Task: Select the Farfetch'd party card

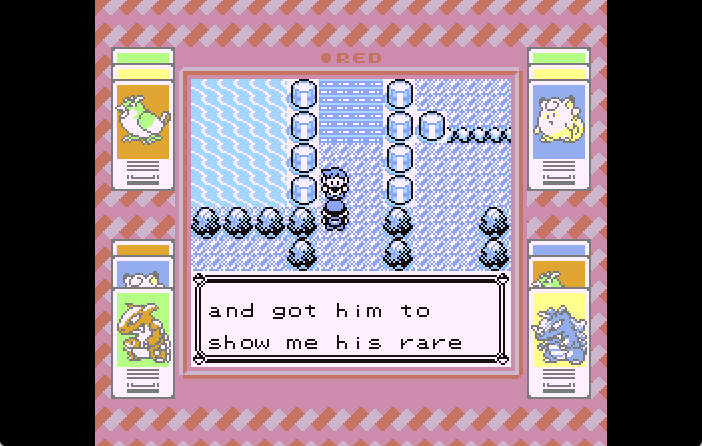Action: coord(143,122)
